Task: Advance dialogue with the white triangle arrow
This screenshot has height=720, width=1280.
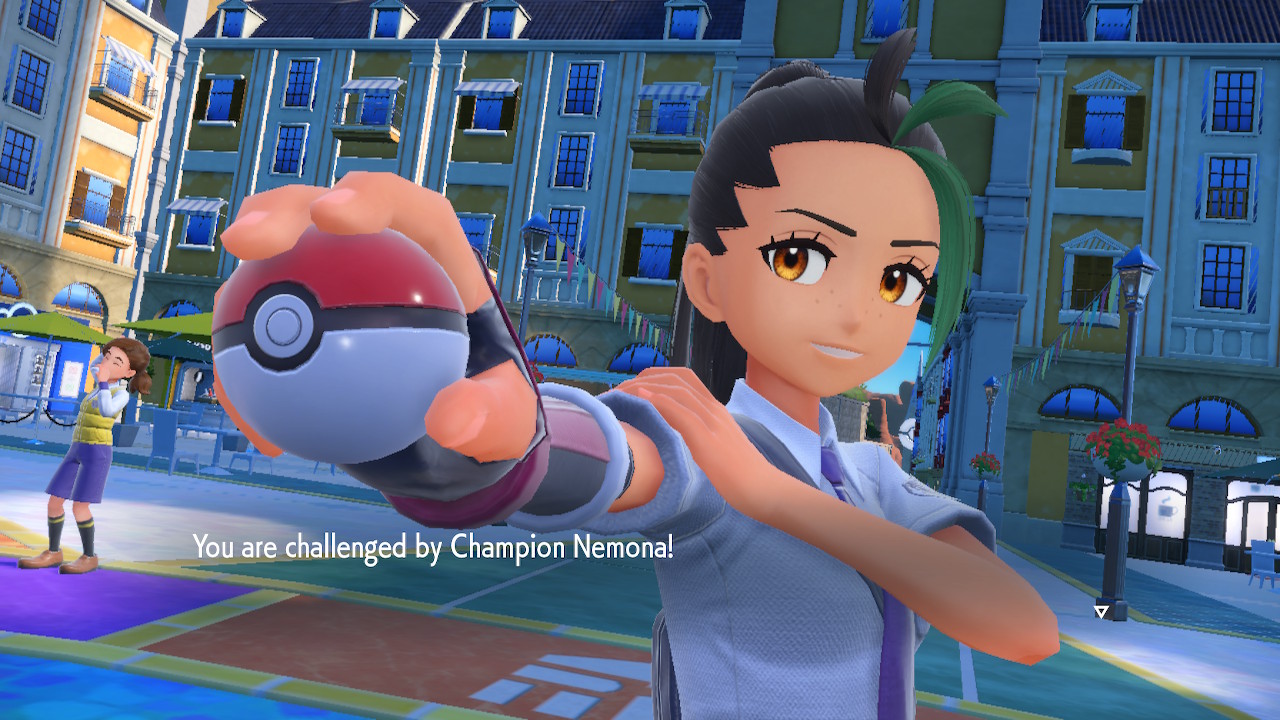Action: pos(1101,611)
